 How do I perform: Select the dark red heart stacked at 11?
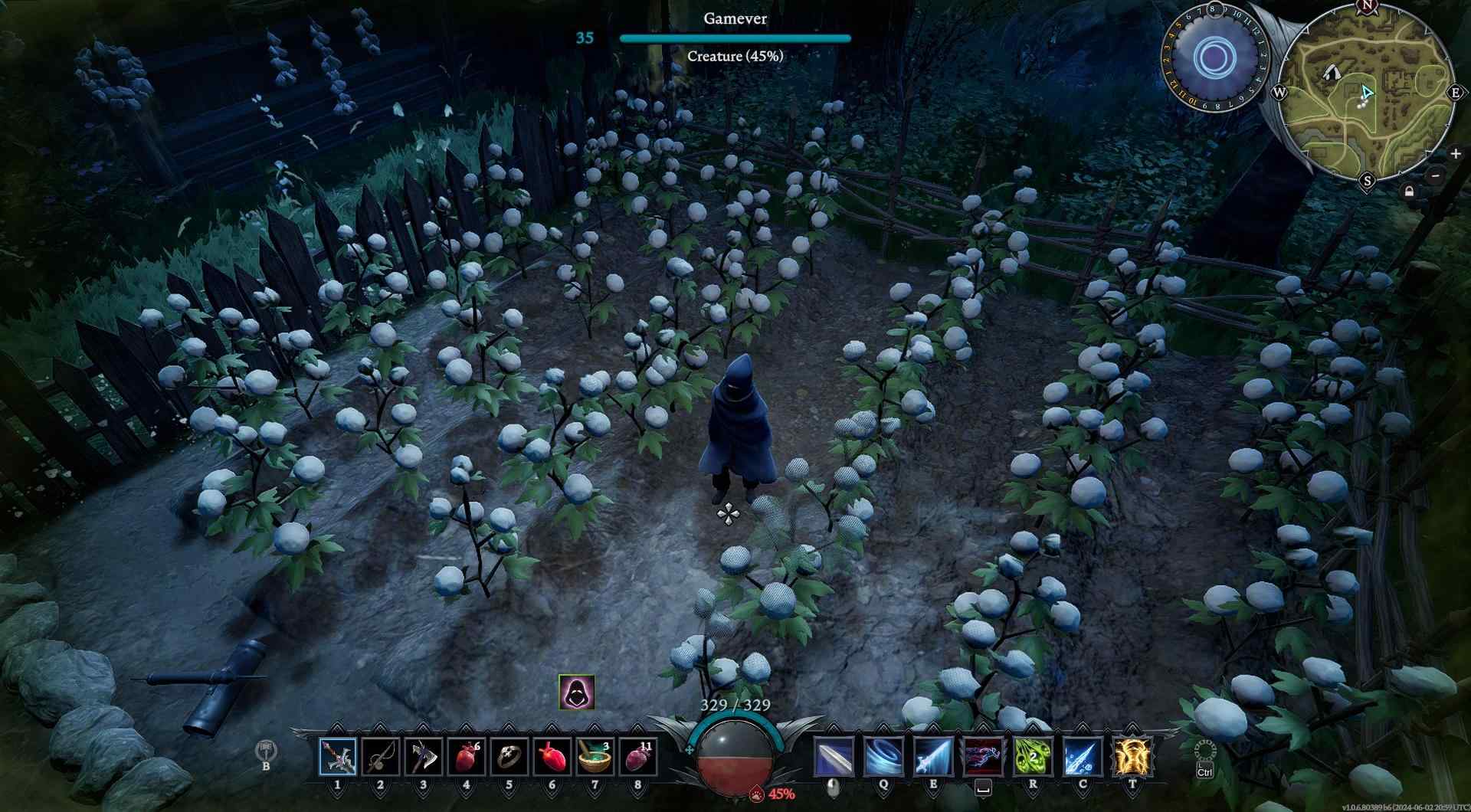pos(637,757)
